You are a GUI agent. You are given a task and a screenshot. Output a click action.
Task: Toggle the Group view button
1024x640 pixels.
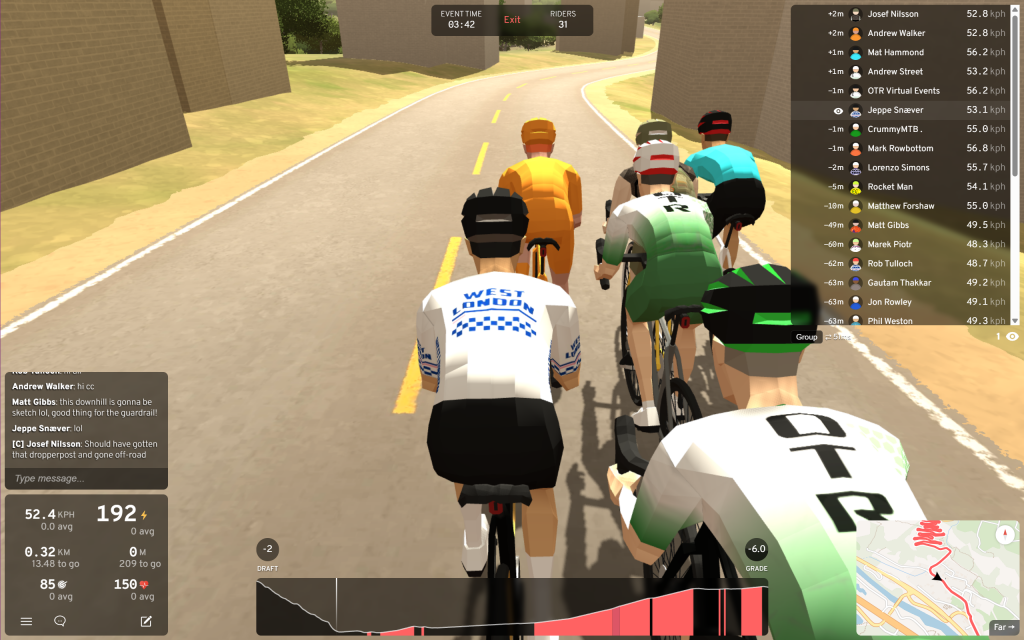click(807, 337)
